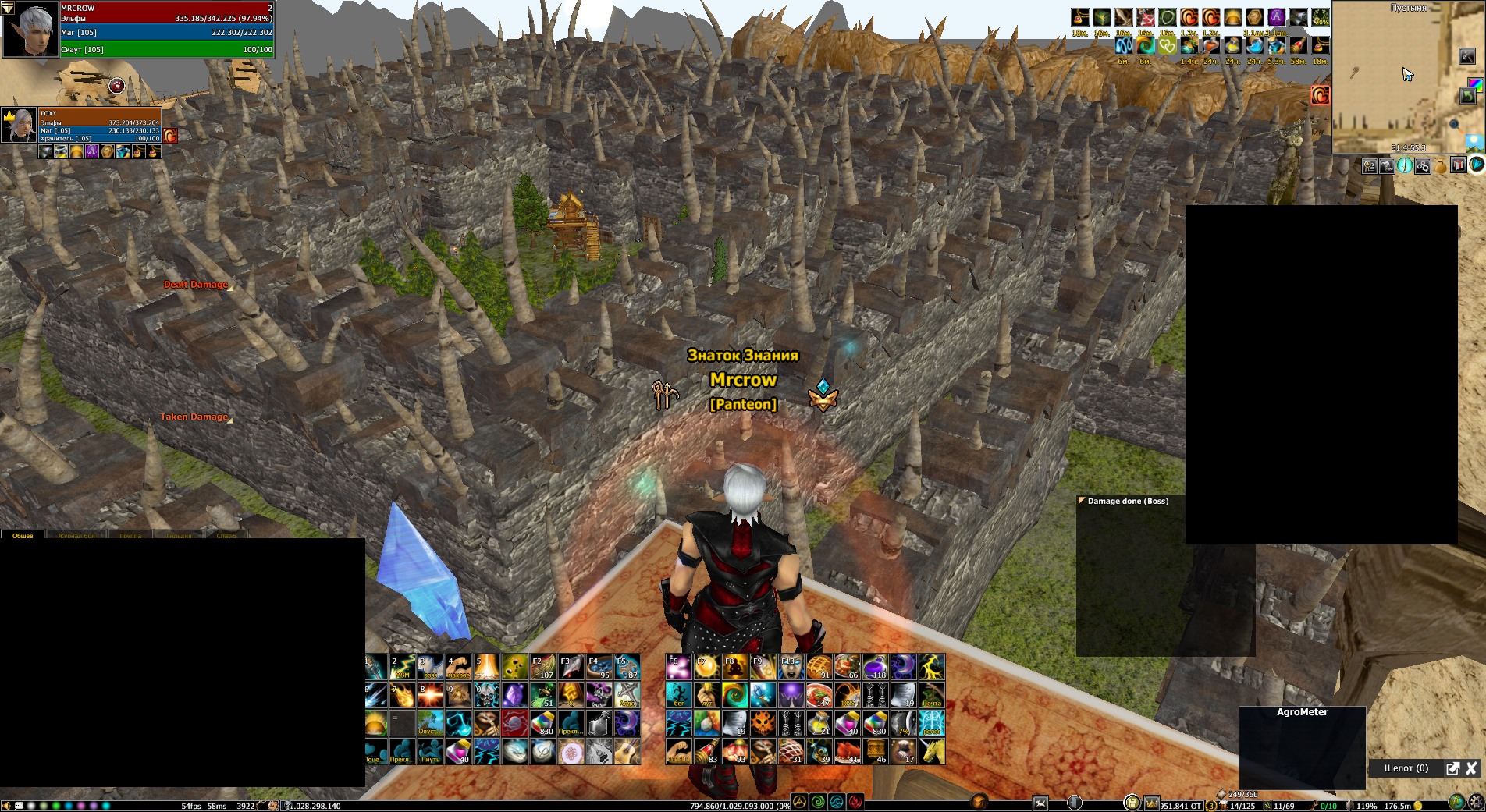The height and width of the screenshot is (812, 1486).
Task: Close the Шепот whisper panel
Action: (1471, 768)
